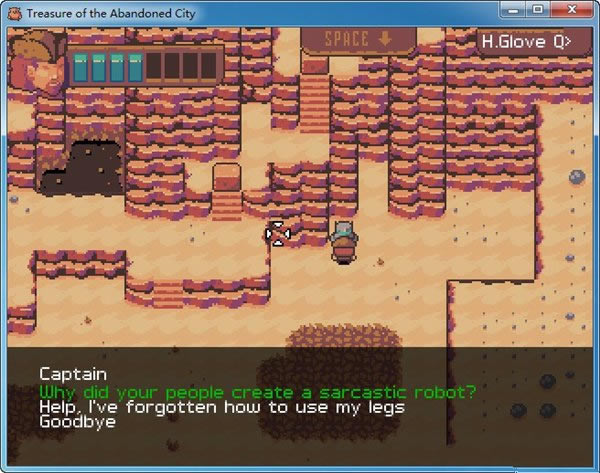Screen dimensions: 600x473
Task: Select the H.Glove equipped item label
Action: pos(525,42)
